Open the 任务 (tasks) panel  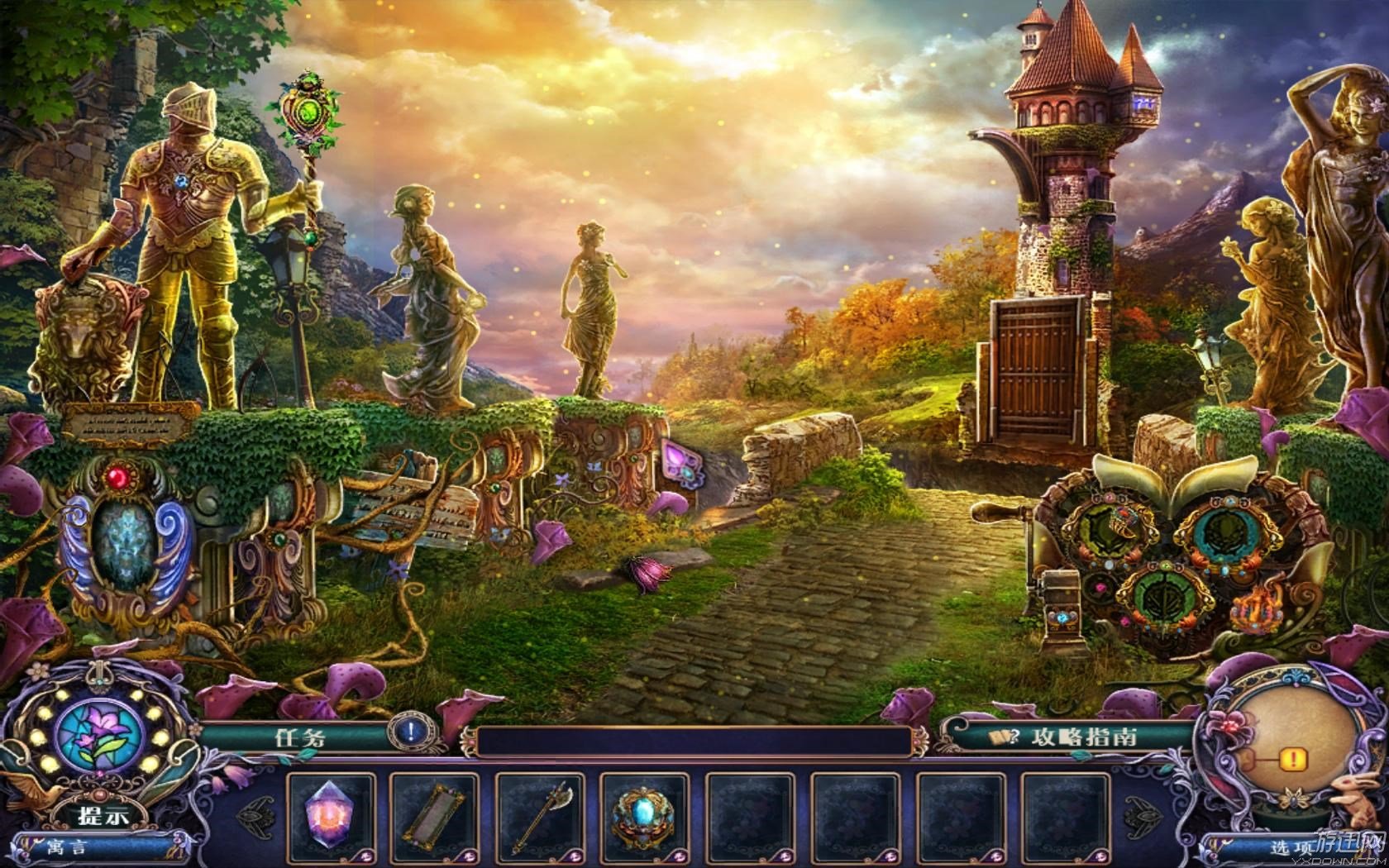(x=301, y=737)
